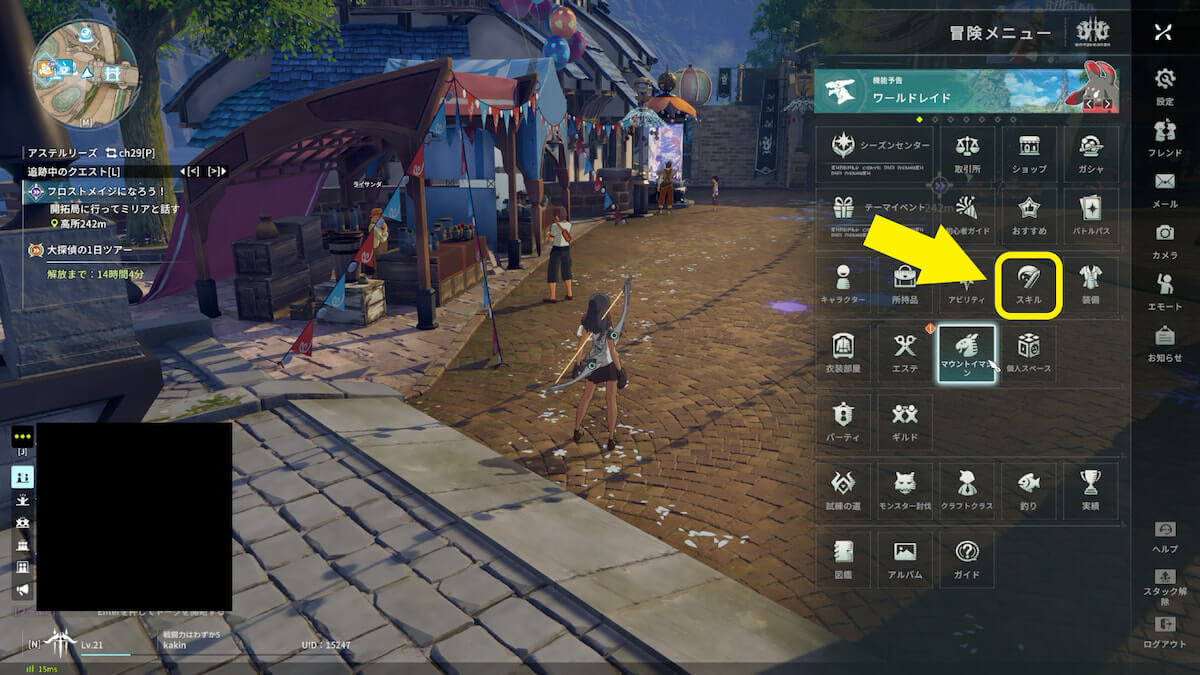Close the adventure menu with X
The image size is (1200, 675).
pos(1162,32)
